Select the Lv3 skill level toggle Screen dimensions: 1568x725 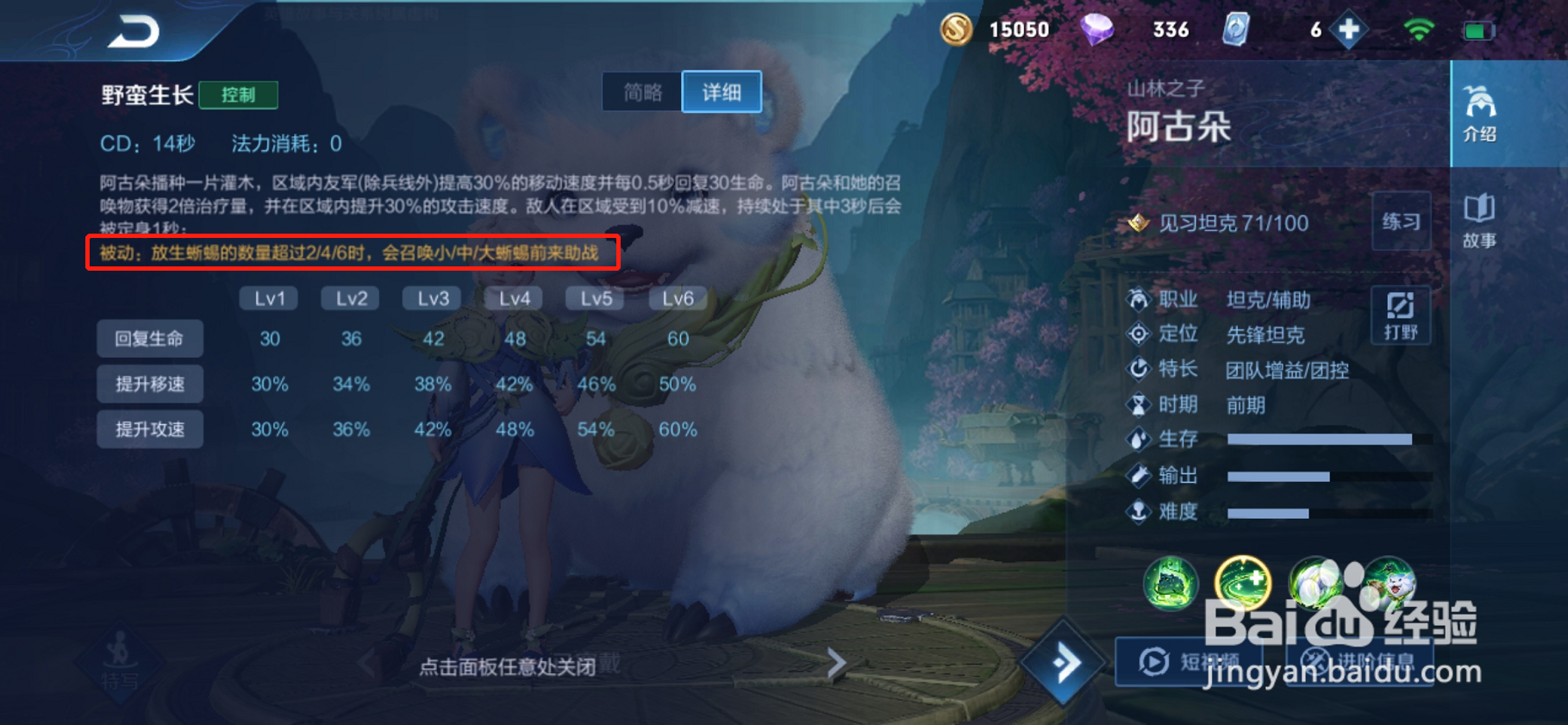(432, 297)
